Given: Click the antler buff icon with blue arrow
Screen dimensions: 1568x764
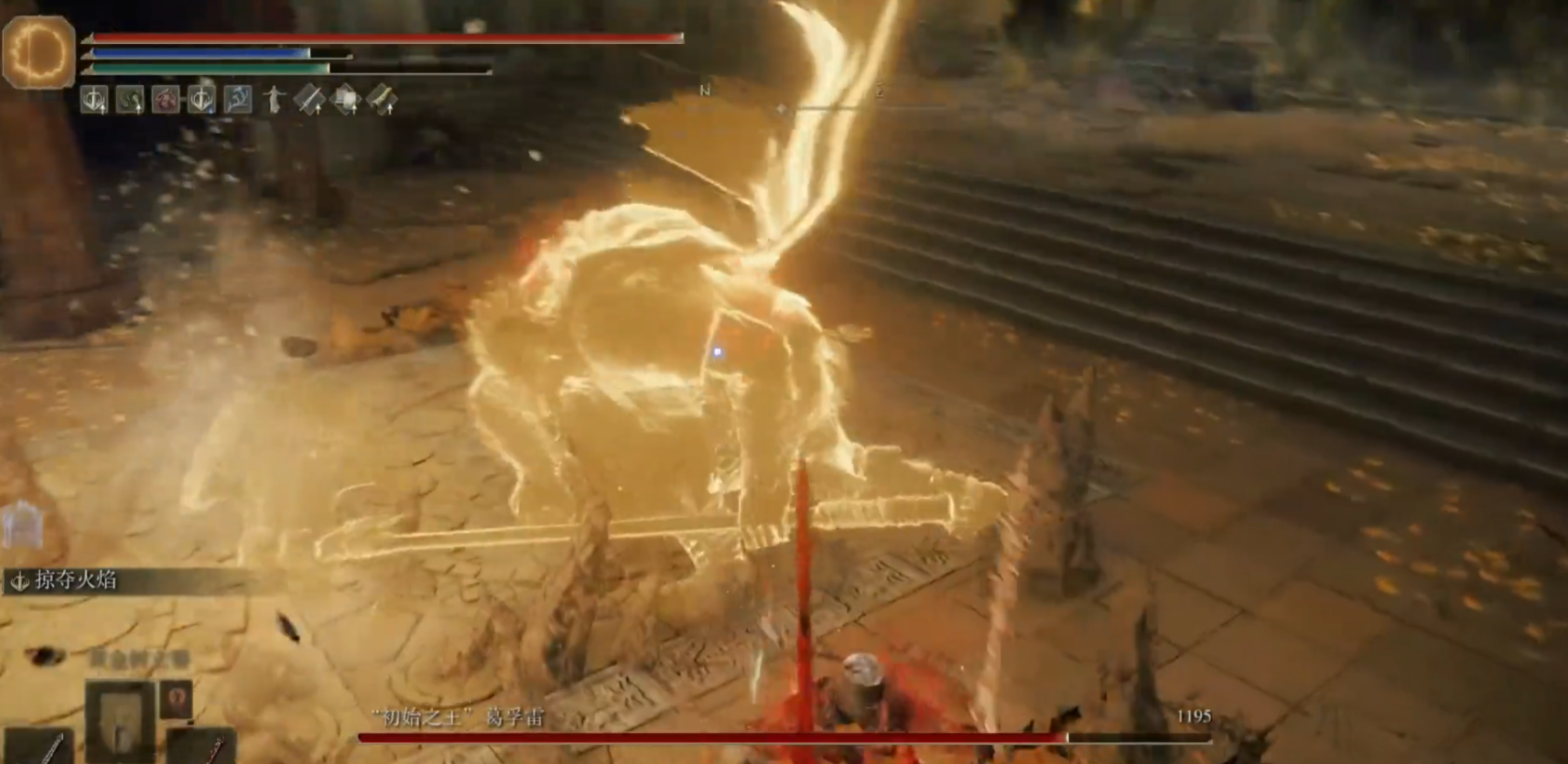Looking at the screenshot, I should point(201,99).
